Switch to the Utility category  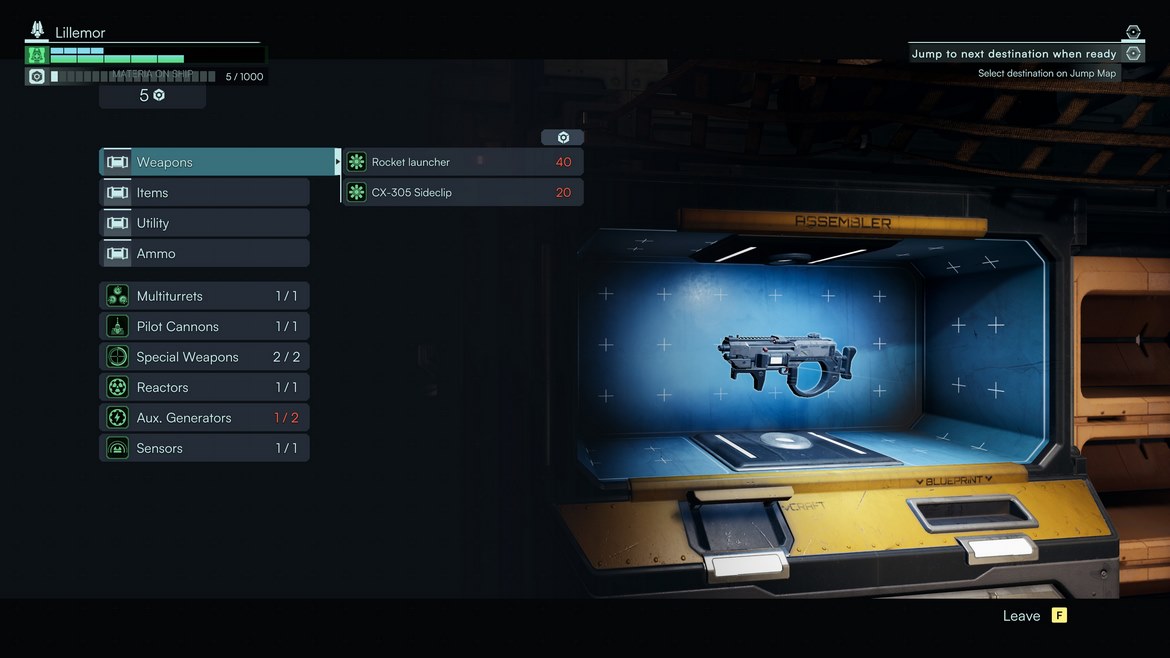tap(205, 223)
